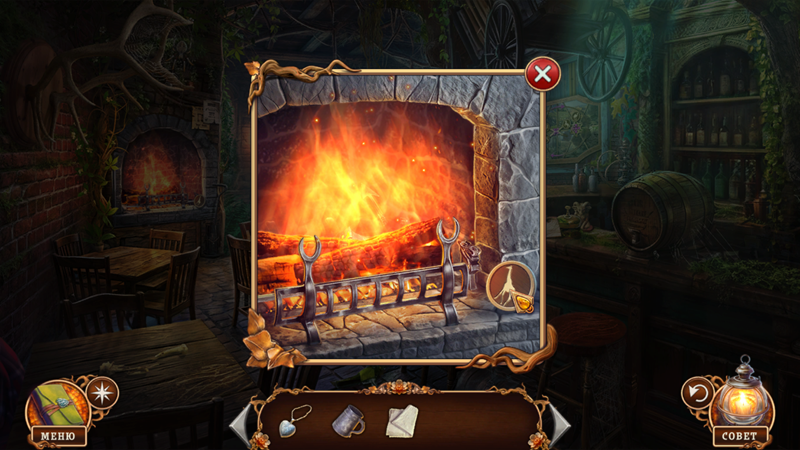This screenshot has width=800, height=450.
Task: Click the compass star map icon
Action: 102,392
